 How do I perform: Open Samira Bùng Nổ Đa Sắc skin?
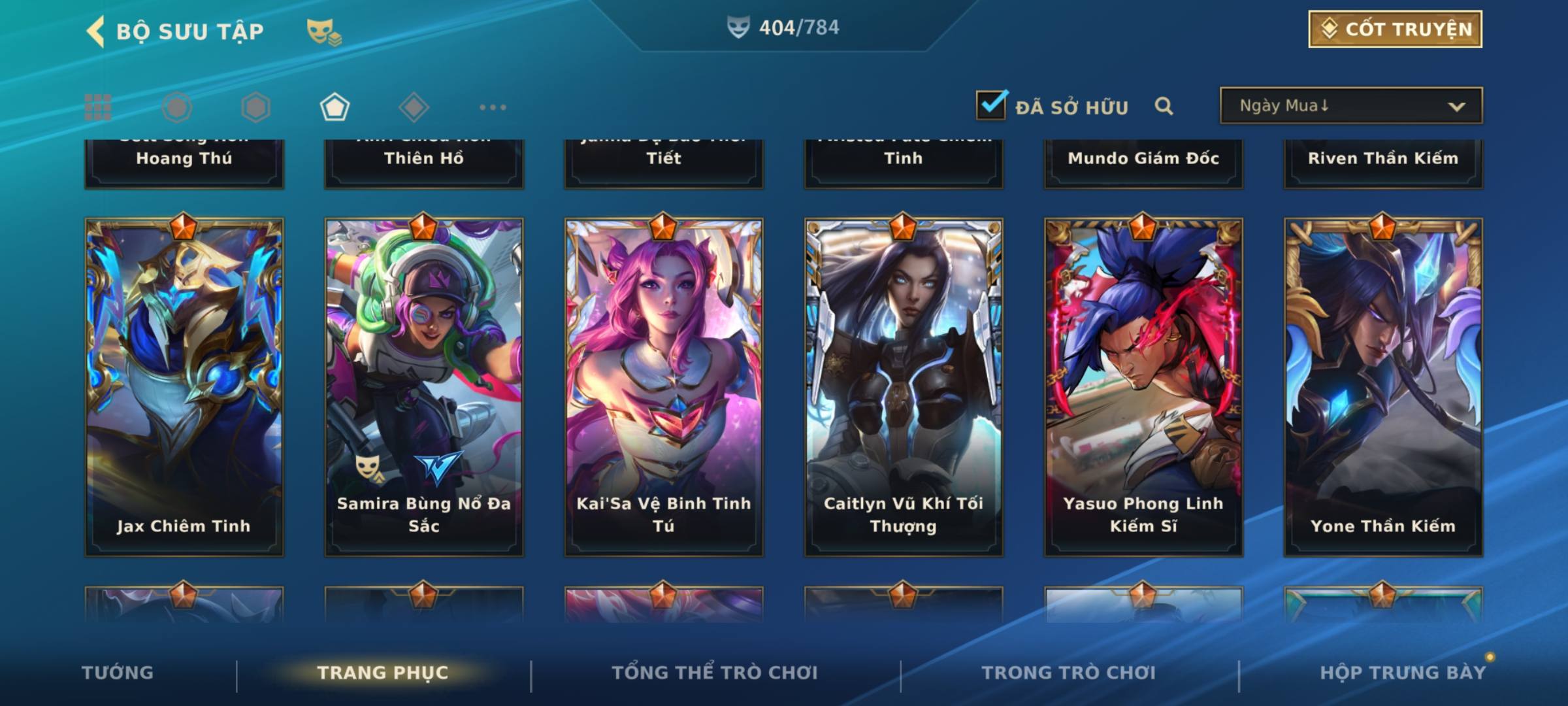424,387
